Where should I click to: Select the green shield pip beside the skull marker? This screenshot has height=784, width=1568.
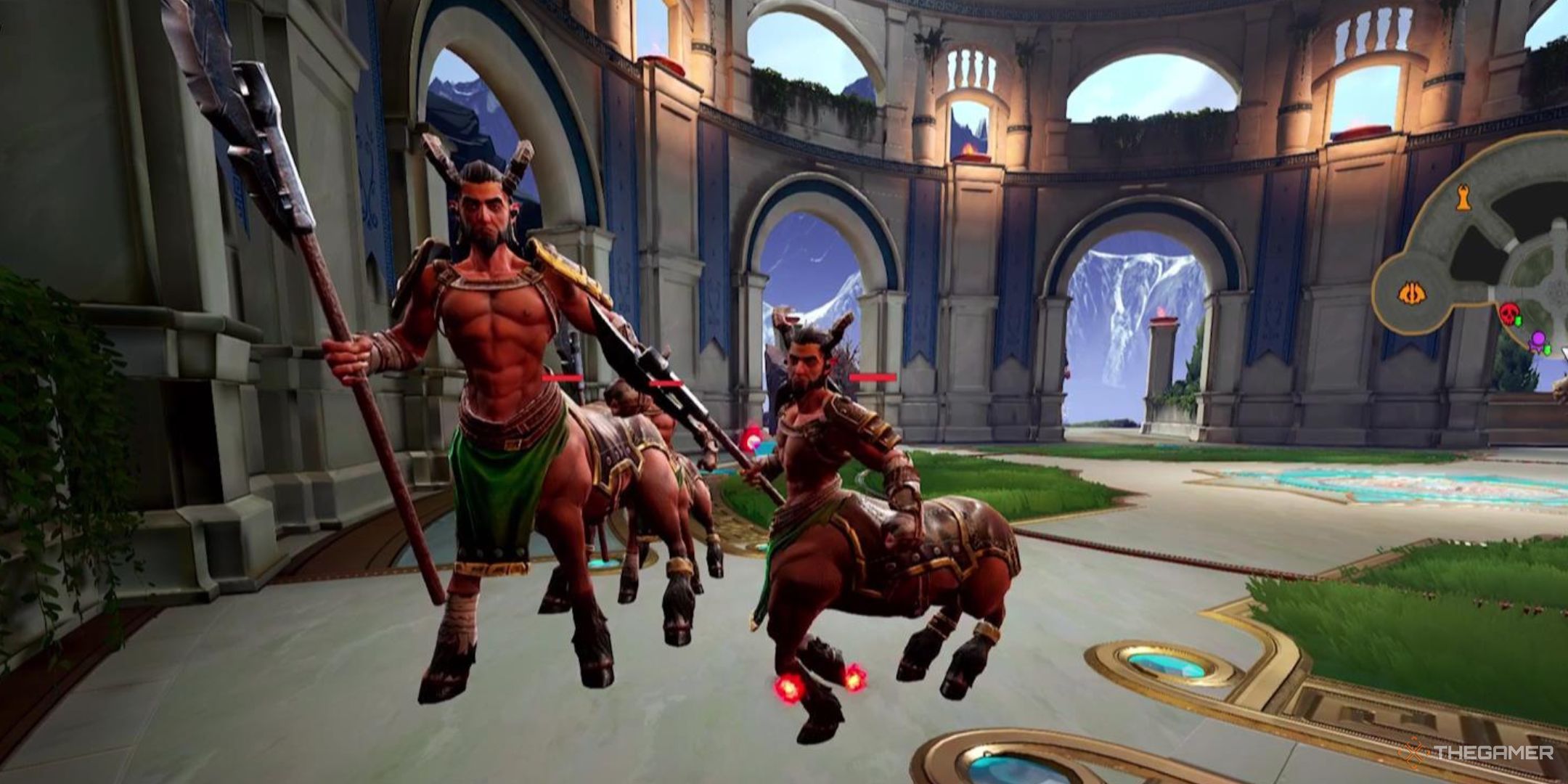point(1519,321)
